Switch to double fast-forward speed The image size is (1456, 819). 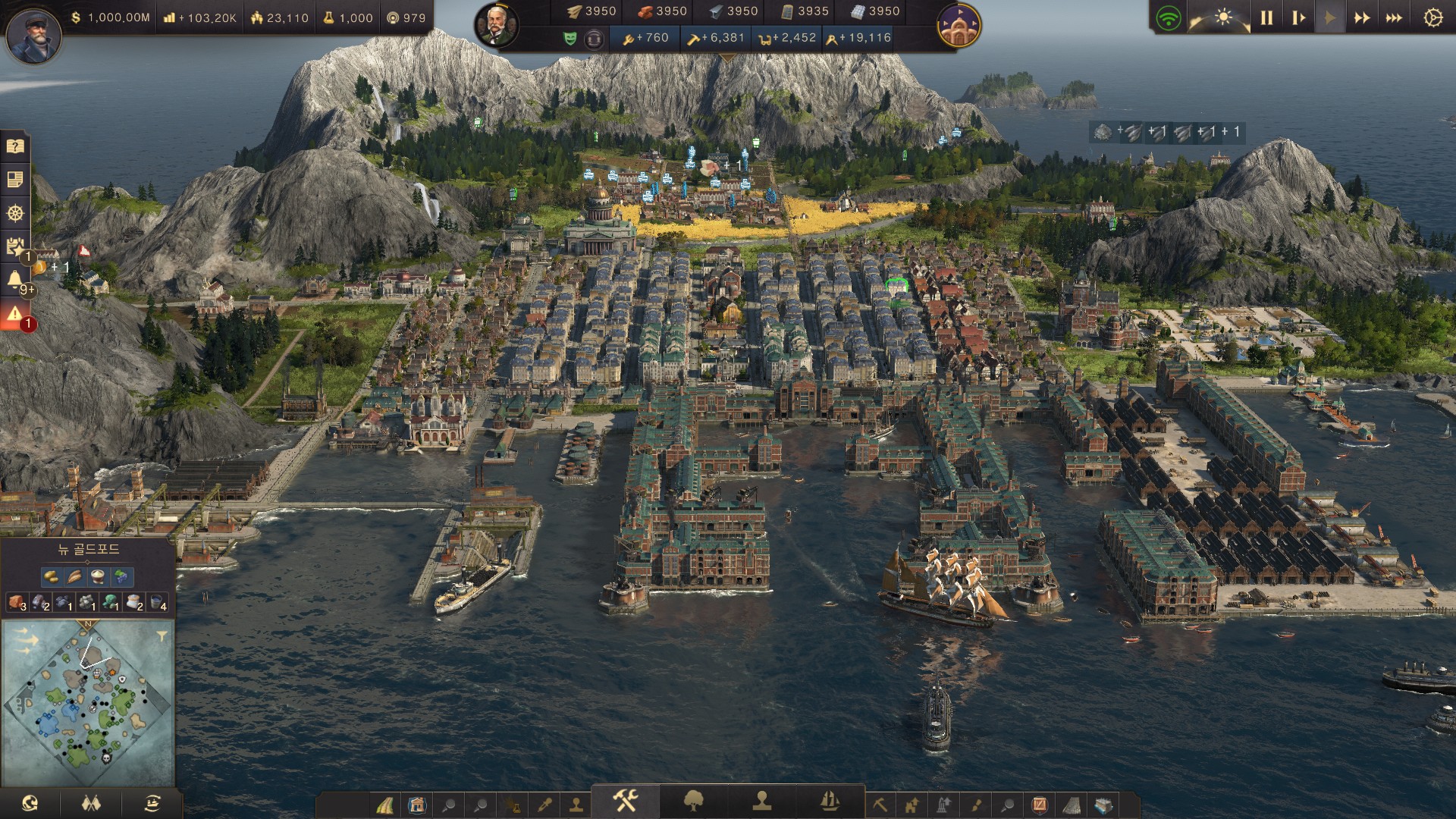click(1362, 17)
